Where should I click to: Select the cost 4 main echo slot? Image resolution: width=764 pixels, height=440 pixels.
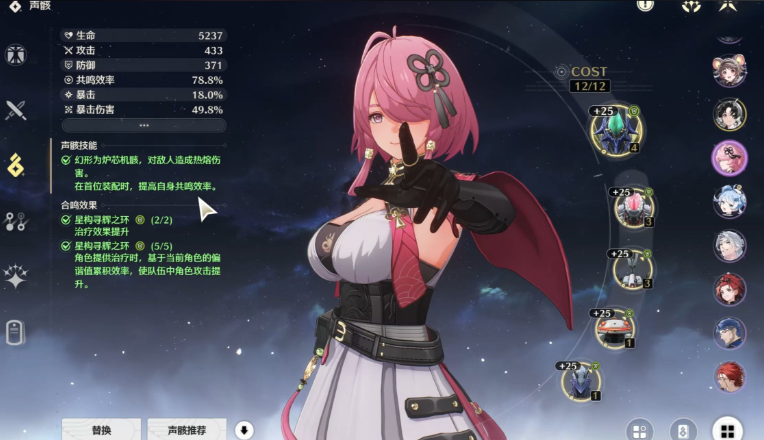tap(615, 131)
